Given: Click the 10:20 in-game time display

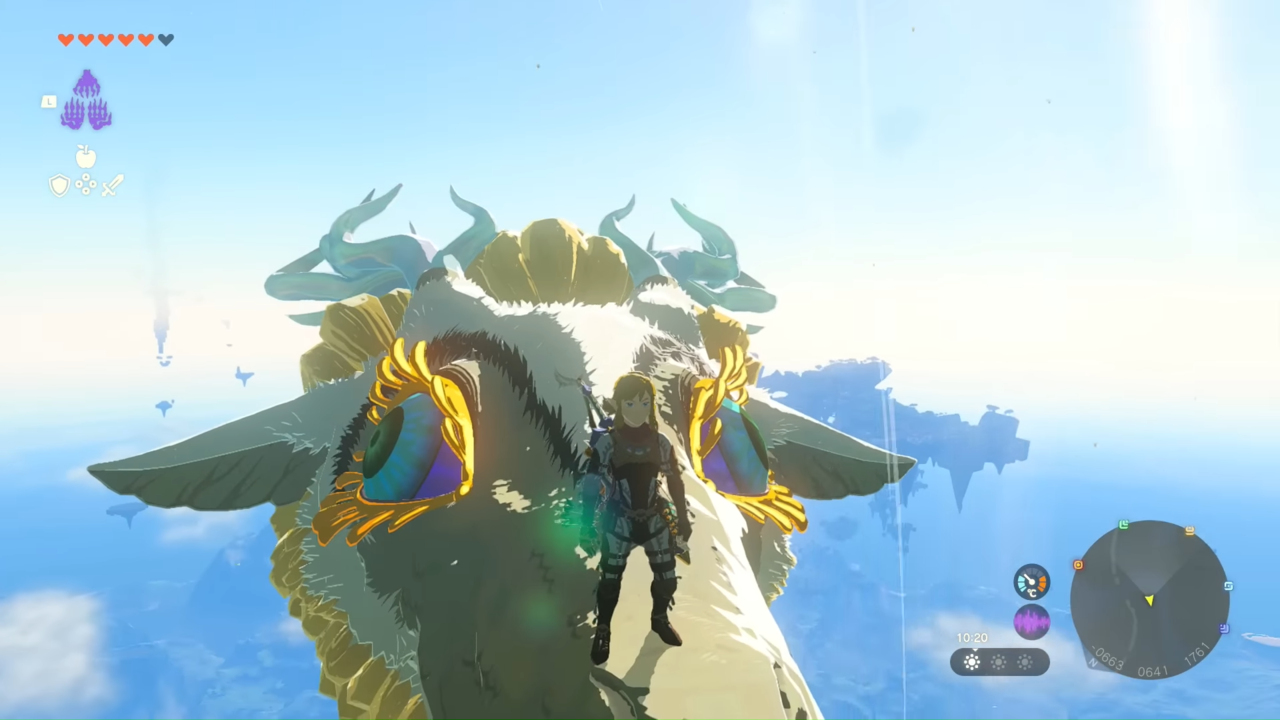Looking at the screenshot, I should tap(972, 638).
